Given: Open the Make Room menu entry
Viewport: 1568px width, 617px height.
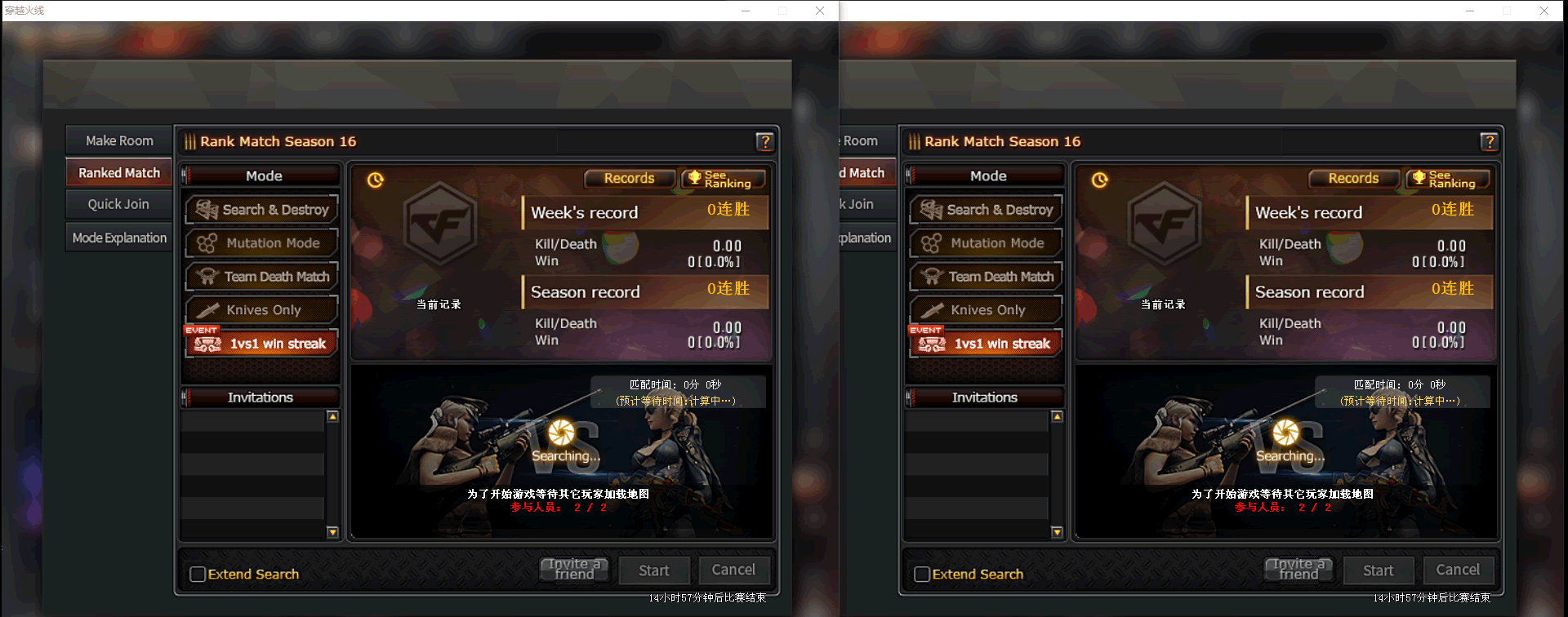Looking at the screenshot, I should [x=119, y=140].
